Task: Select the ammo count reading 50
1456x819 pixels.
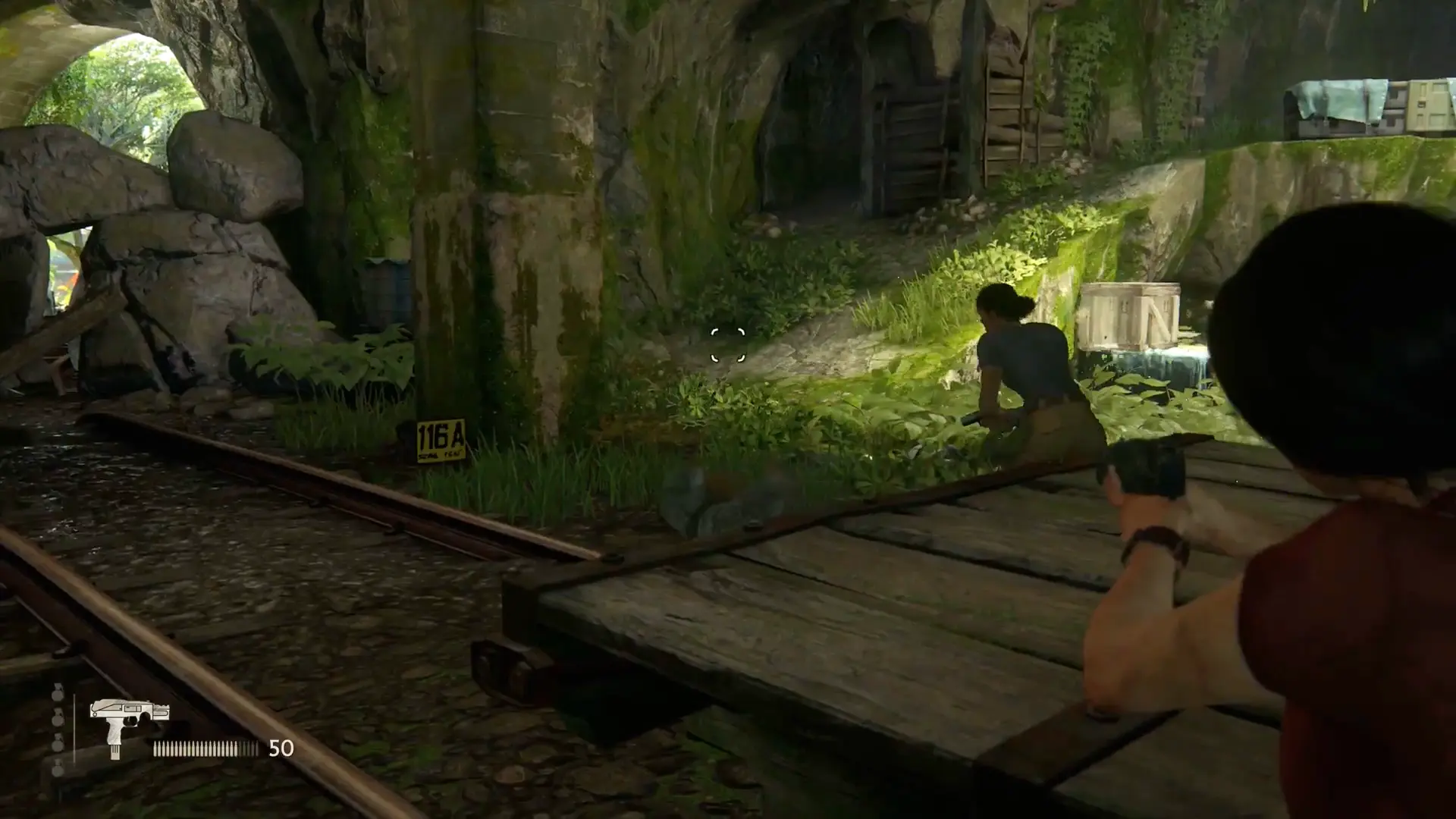Action: click(x=281, y=749)
